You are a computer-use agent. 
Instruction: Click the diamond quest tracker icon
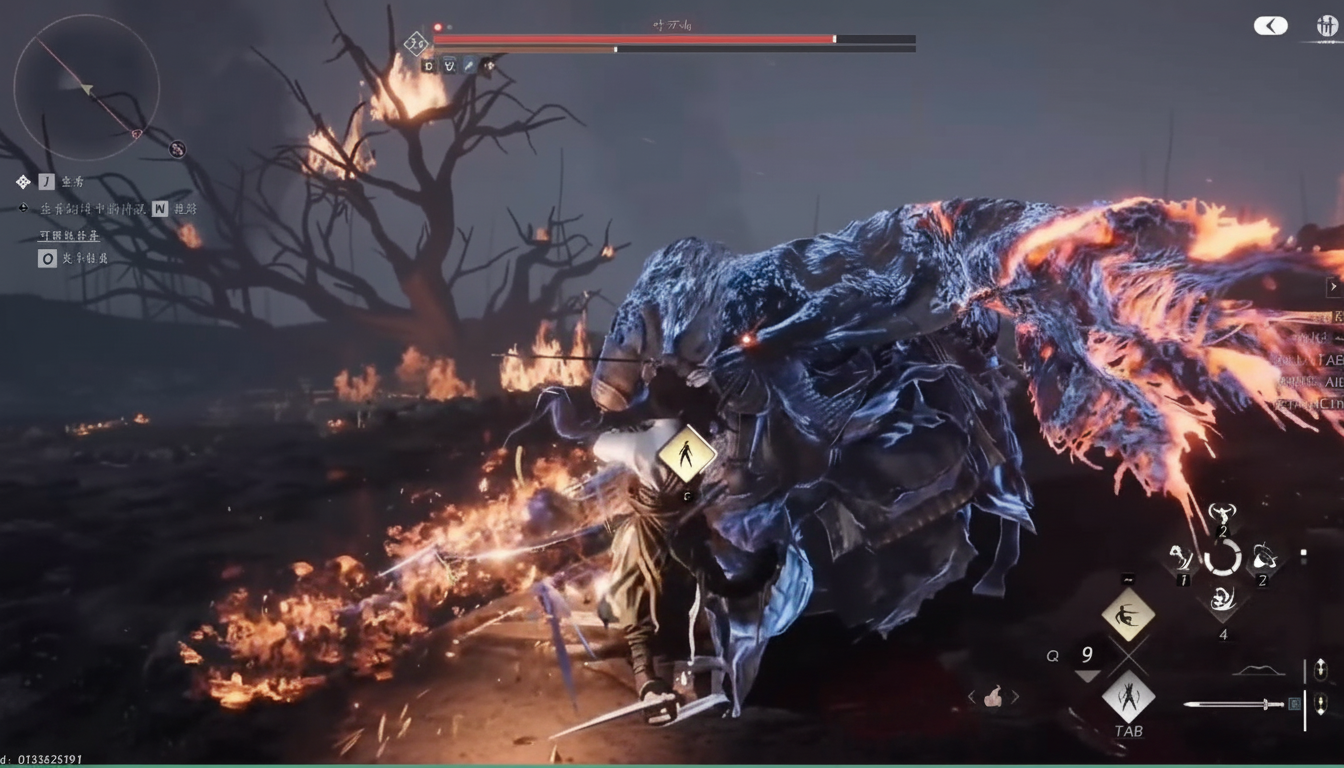23,181
